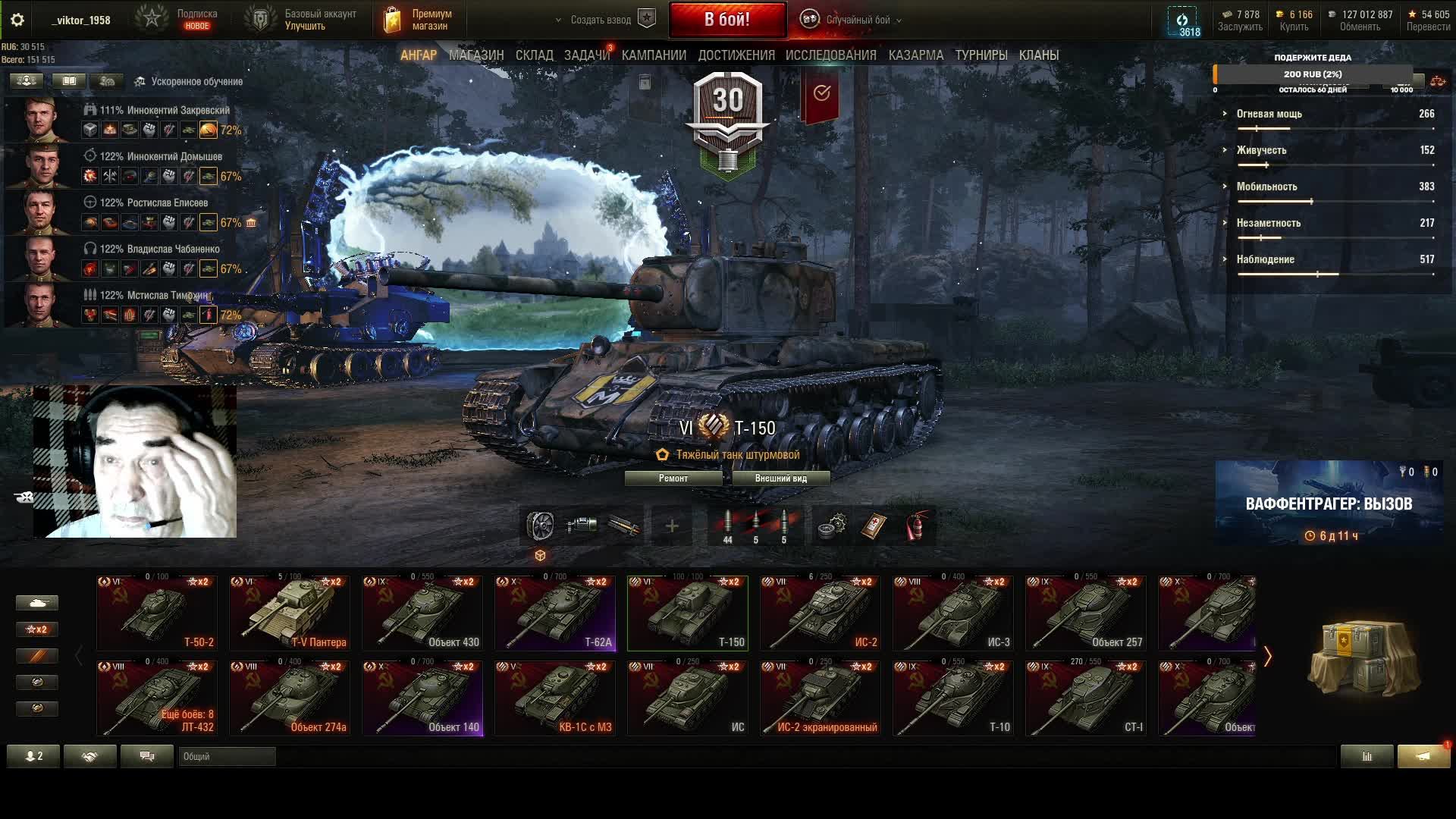
Task: Start a battle with the В бой! button
Action: point(726,20)
